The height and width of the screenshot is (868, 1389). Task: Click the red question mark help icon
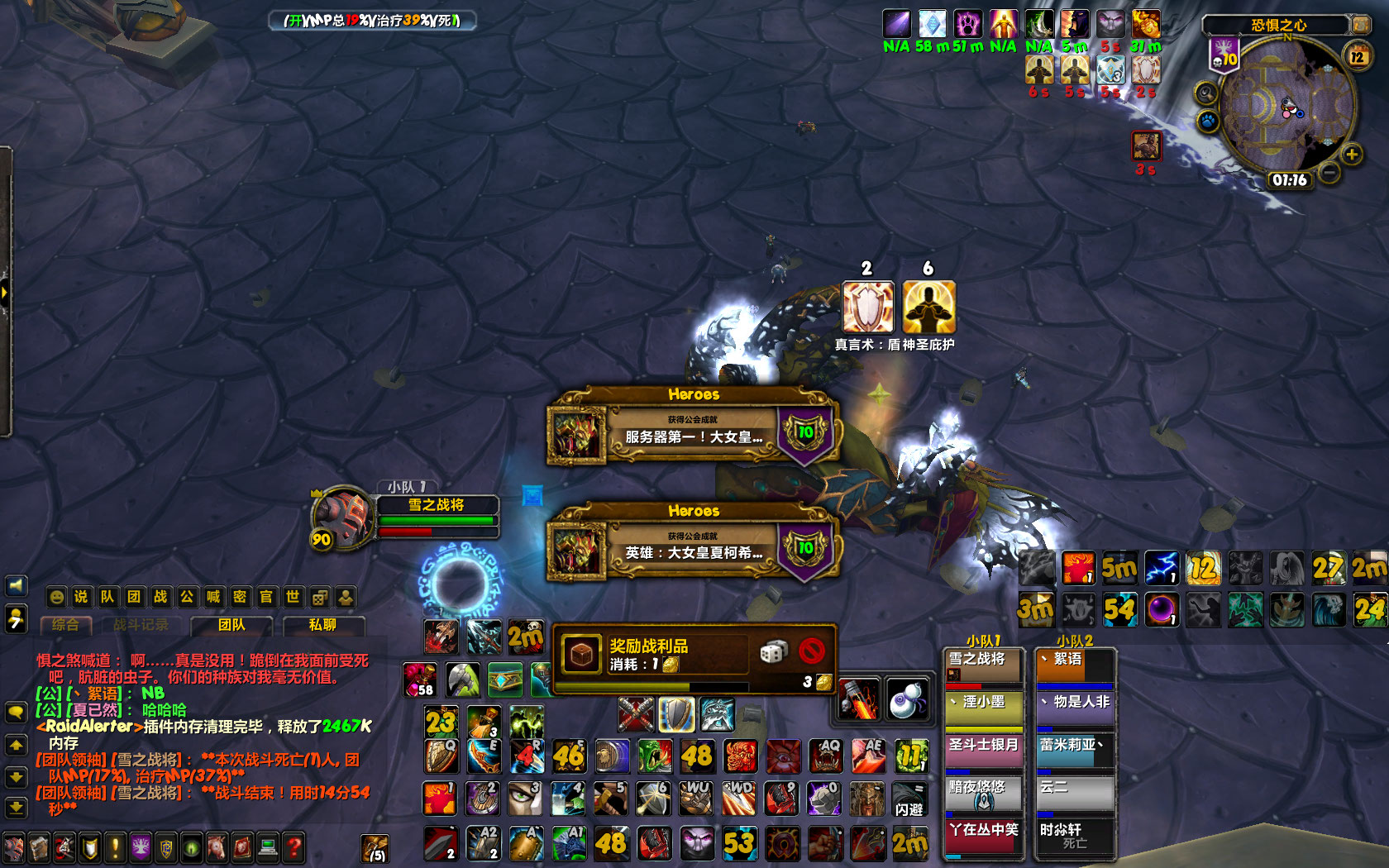point(292,846)
